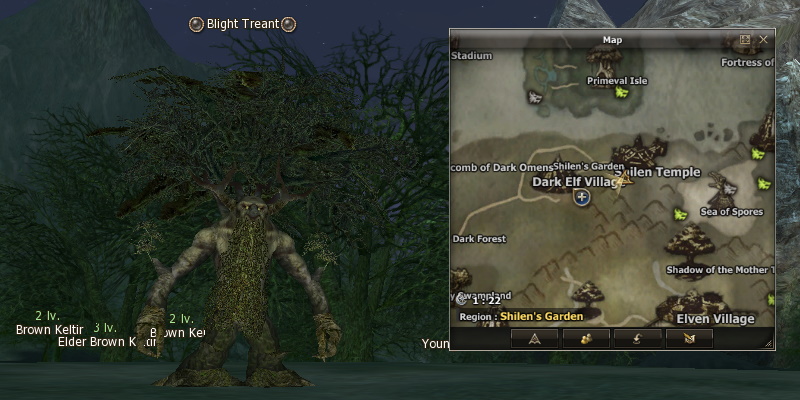This screenshot has width=800, height=400.
Task: Maximize the Map window
Action: [x=745, y=40]
